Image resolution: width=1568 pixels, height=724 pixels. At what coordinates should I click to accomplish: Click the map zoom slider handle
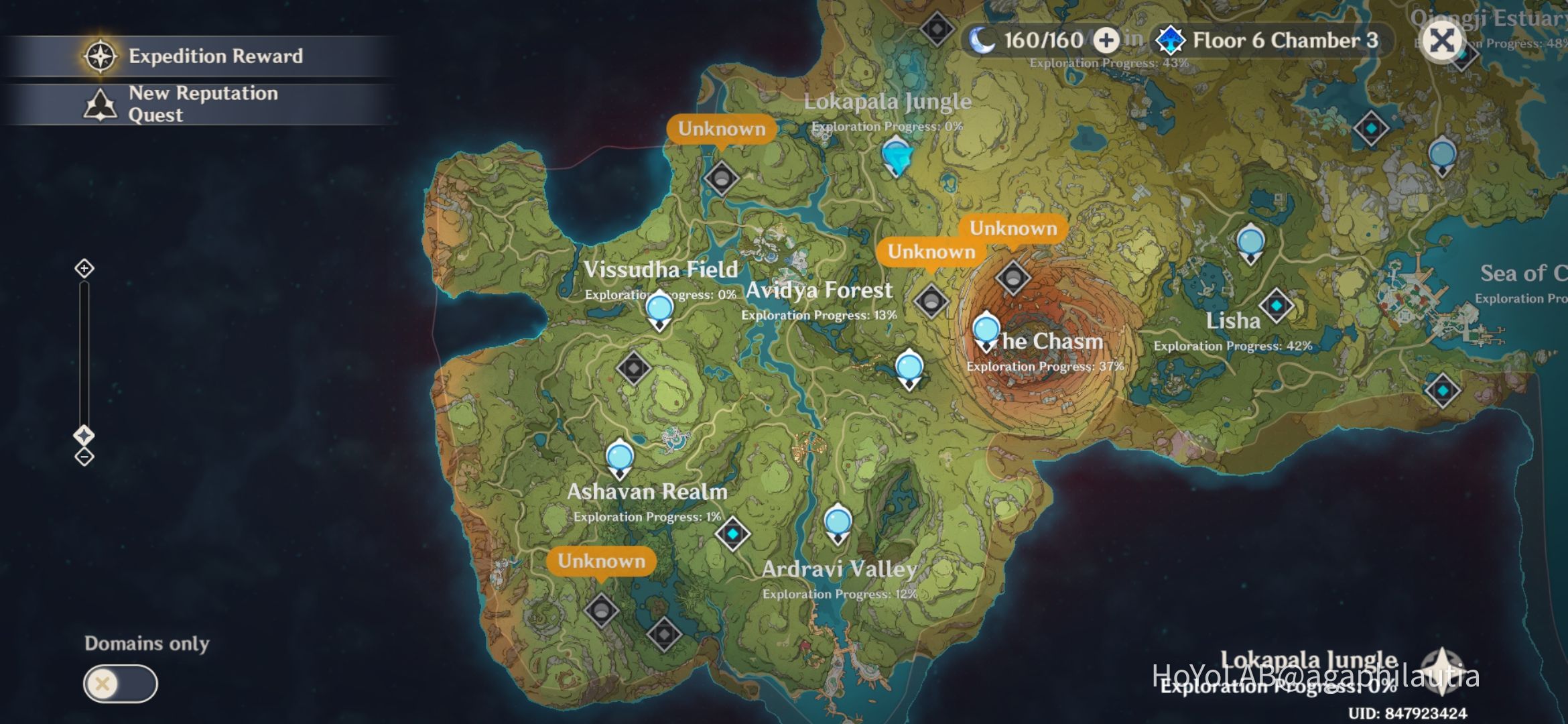tap(83, 434)
